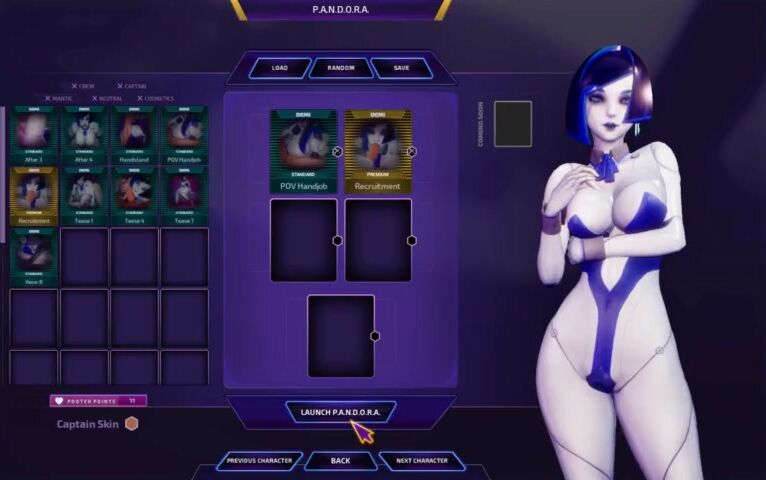Viewport: 766px width, 480px height.
Task: Select the Handstand card in the collection
Action: (x=135, y=135)
